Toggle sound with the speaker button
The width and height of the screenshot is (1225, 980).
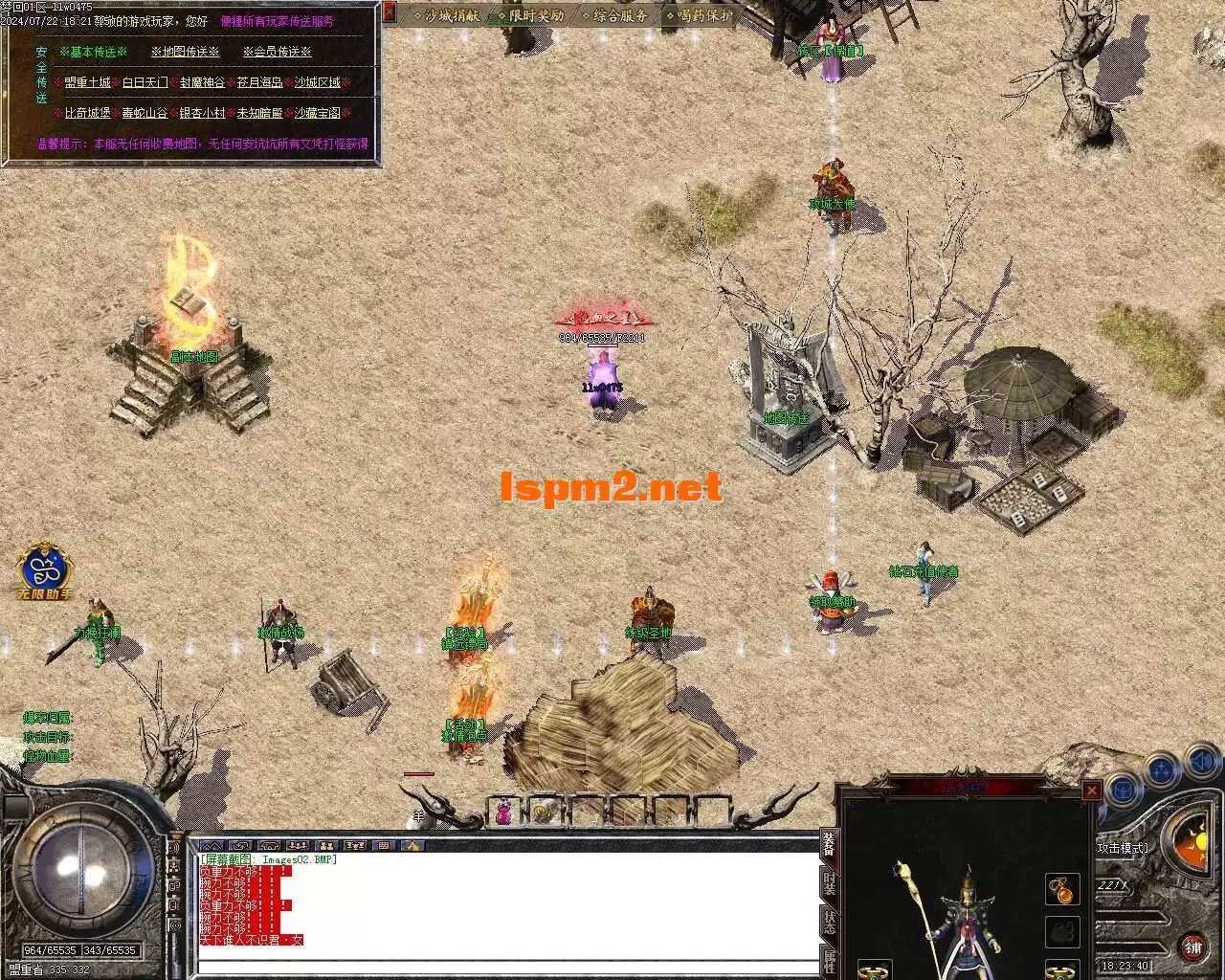[1201, 763]
